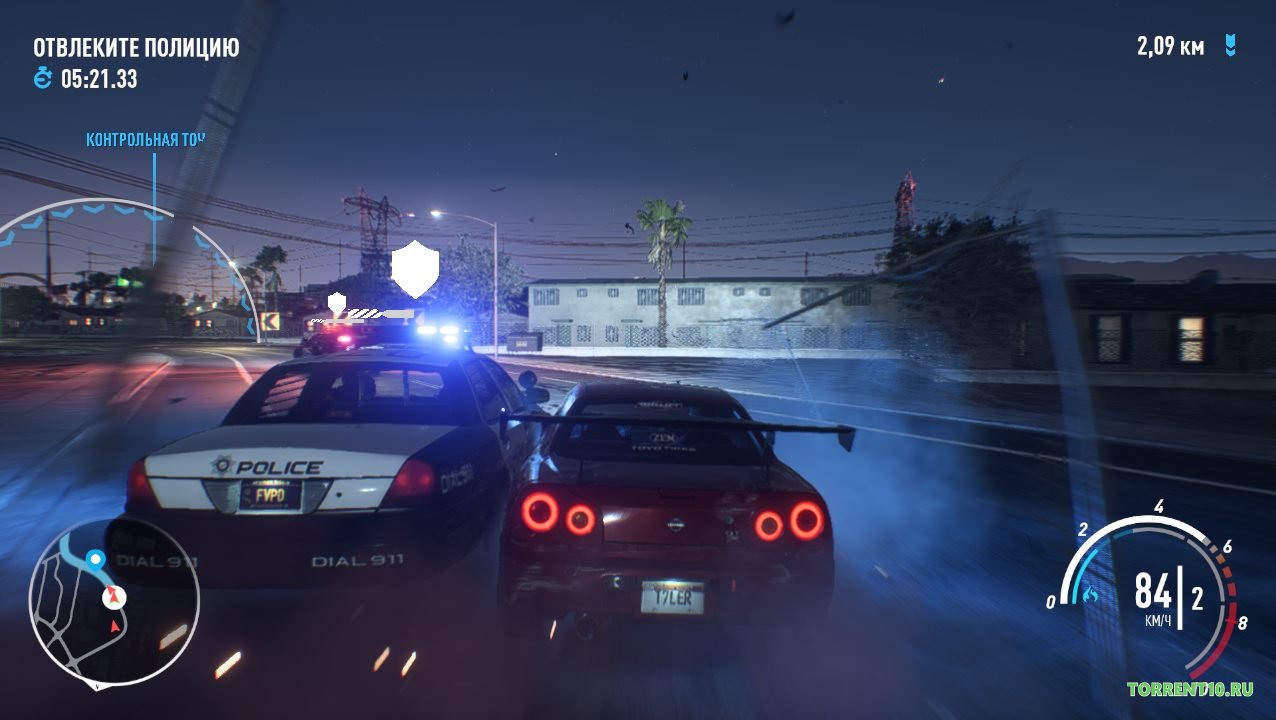Viewport: 1276px width, 720px height.
Task: Click the blue chevron checkpoint distance icon
Action: pyautogui.click(x=1231, y=46)
